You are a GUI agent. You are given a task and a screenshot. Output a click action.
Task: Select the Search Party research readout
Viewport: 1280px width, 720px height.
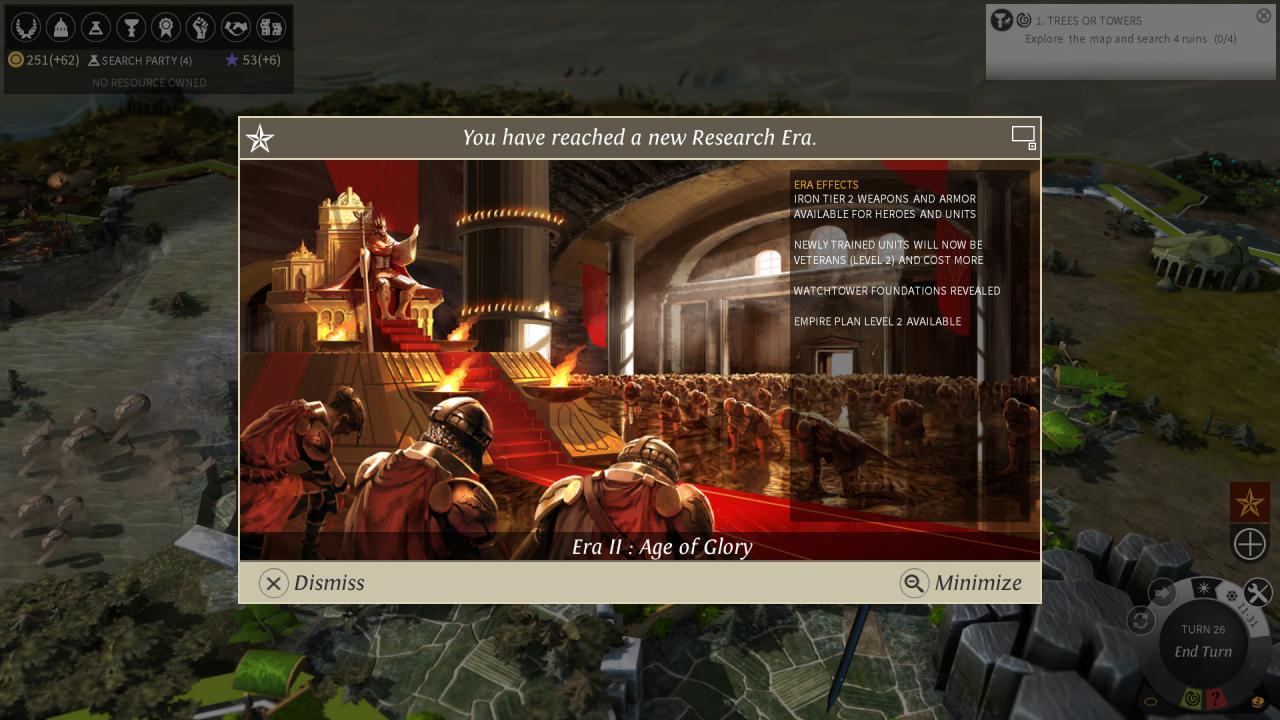(140, 61)
